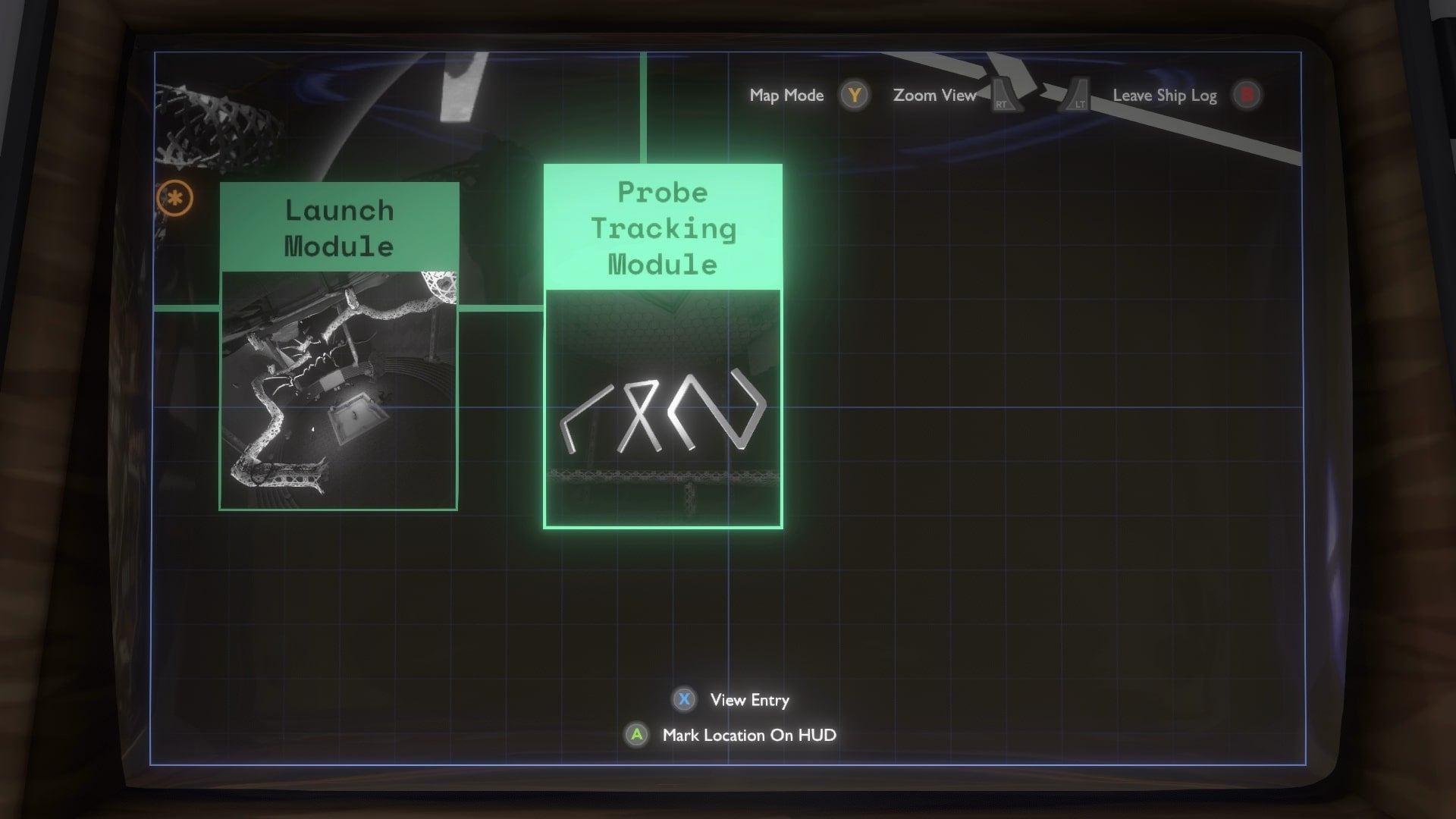Click View Entry text label
Viewport: 1456px width, 819px height.
[748, 700]
